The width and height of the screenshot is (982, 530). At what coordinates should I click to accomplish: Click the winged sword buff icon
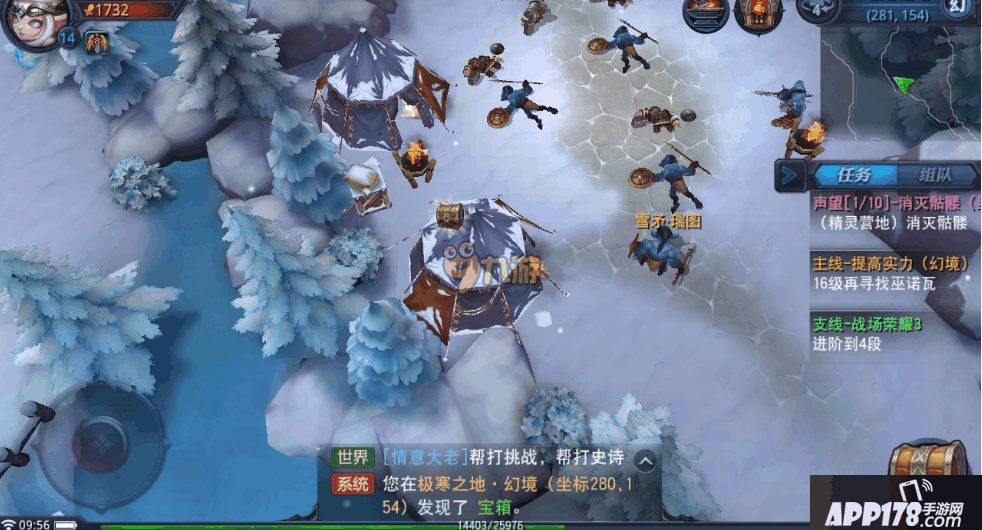point(97,42)
